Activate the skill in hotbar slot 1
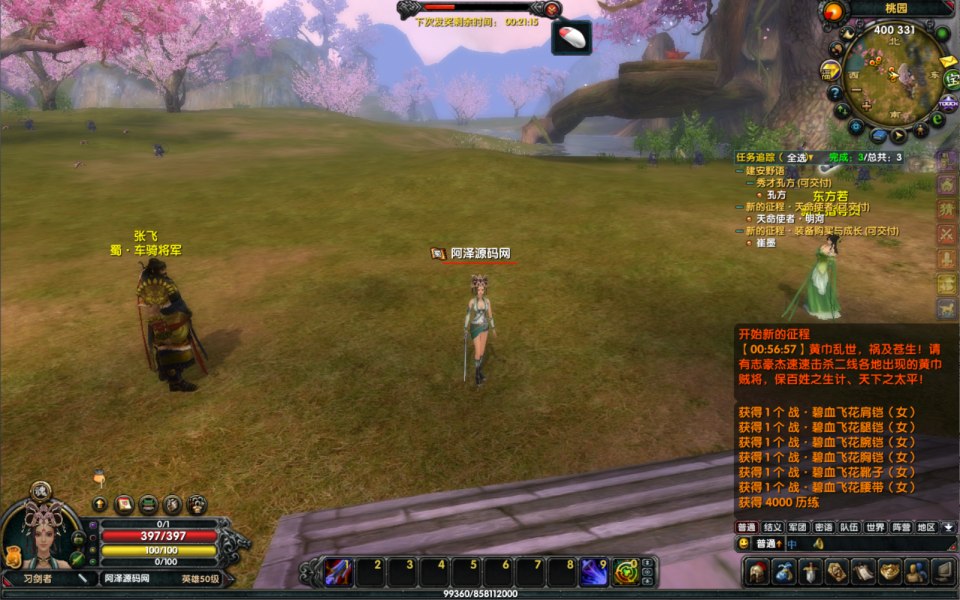Image resolution: width=960 pixels, height=600 pixels. [337, 571]
